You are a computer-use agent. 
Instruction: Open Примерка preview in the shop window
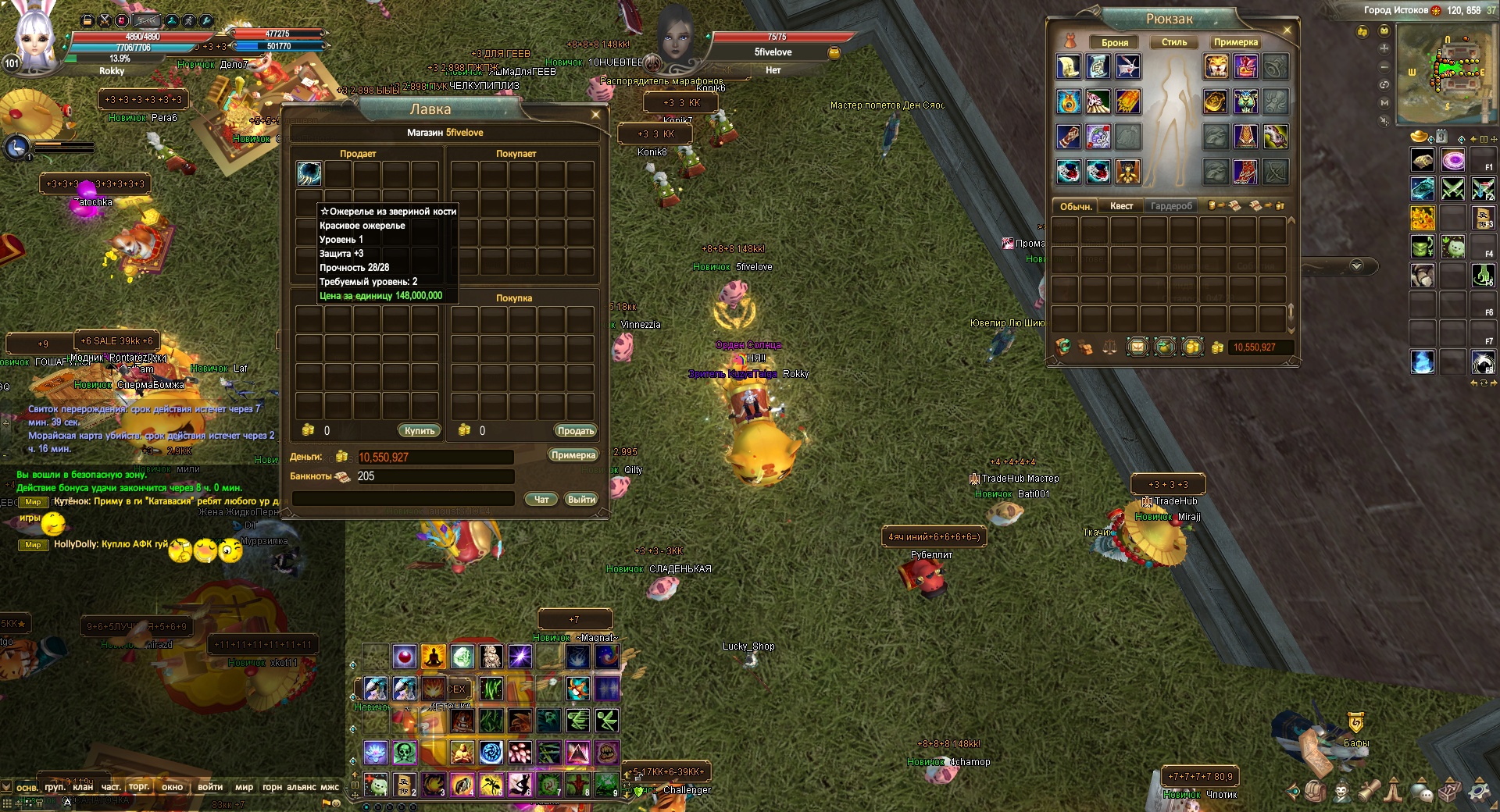[x=573, y=455]
